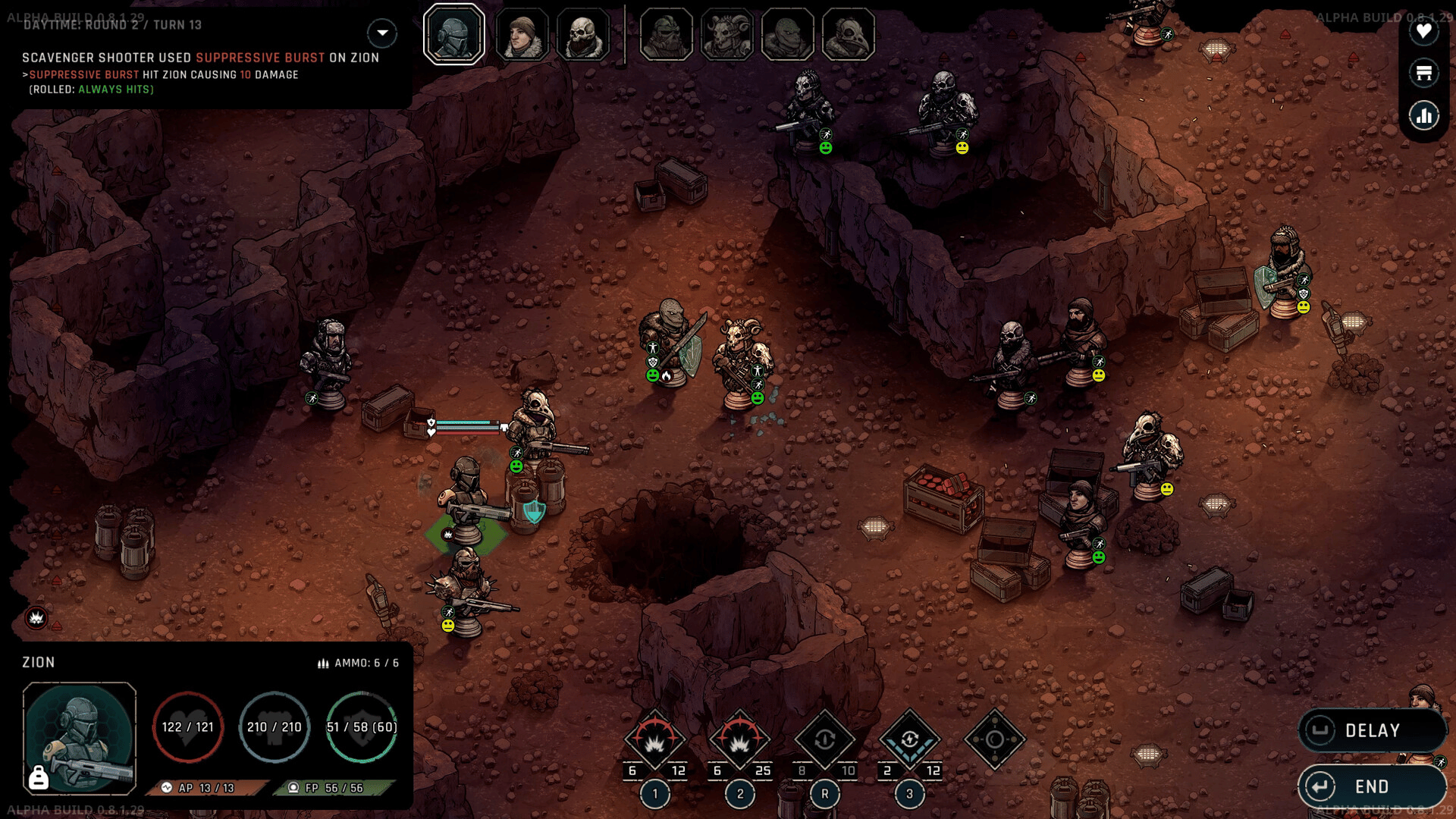Image resolution: width=1456 pixels, height=819 pixels.
Task: Activate the burst attack ability costing 25
Action: 740,739
